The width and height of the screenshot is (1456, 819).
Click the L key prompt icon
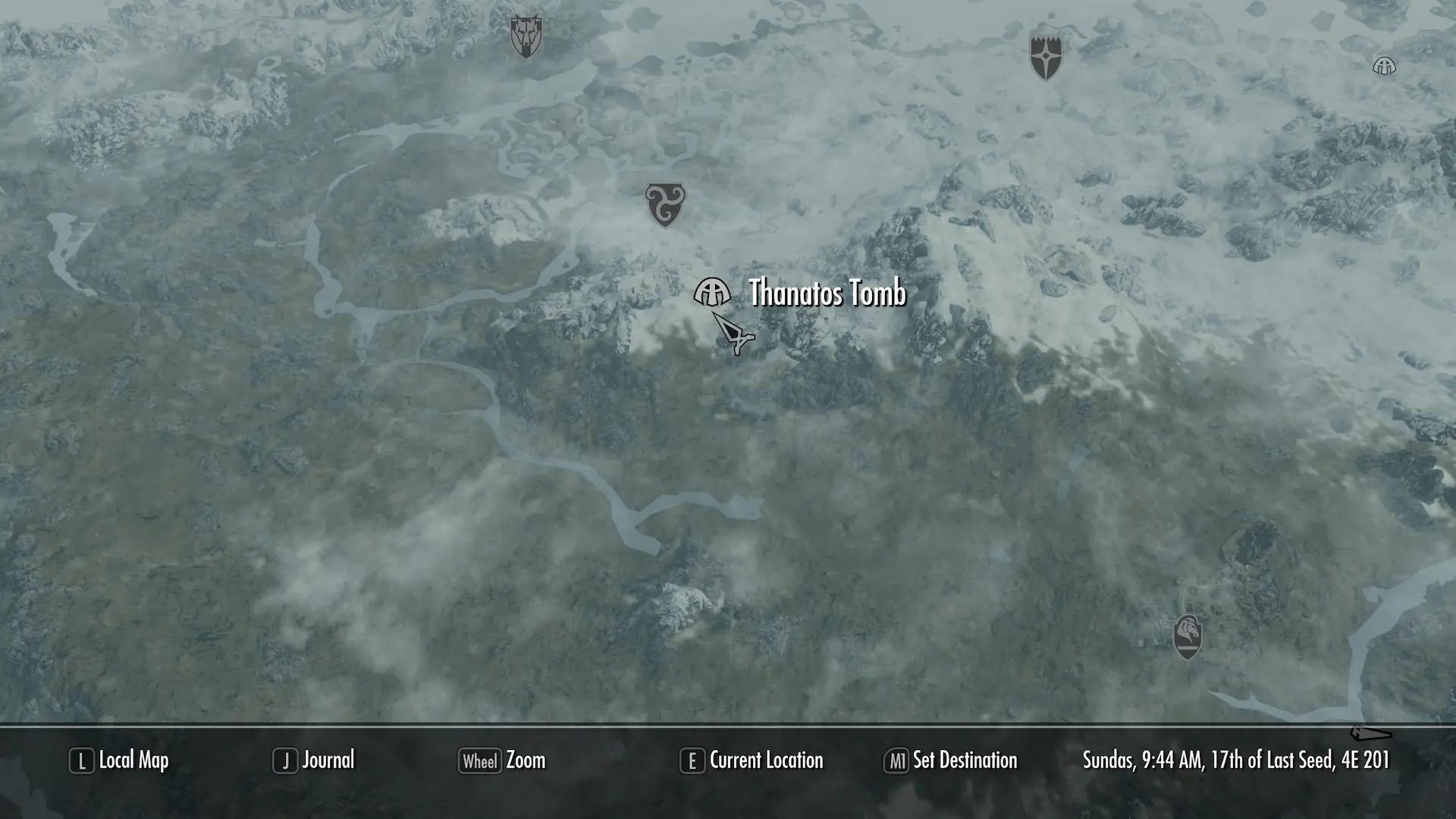[x=81, y=761]
